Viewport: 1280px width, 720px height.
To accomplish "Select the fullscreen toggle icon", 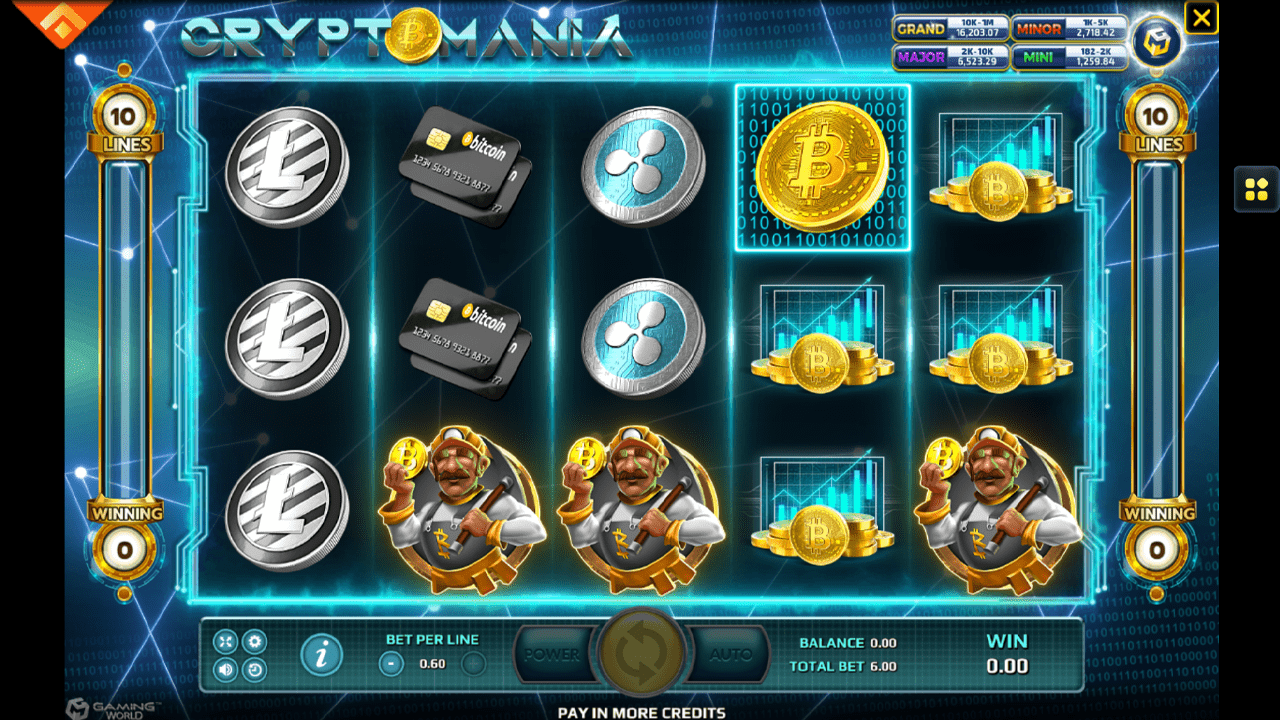I will click(x=225, y=642).
